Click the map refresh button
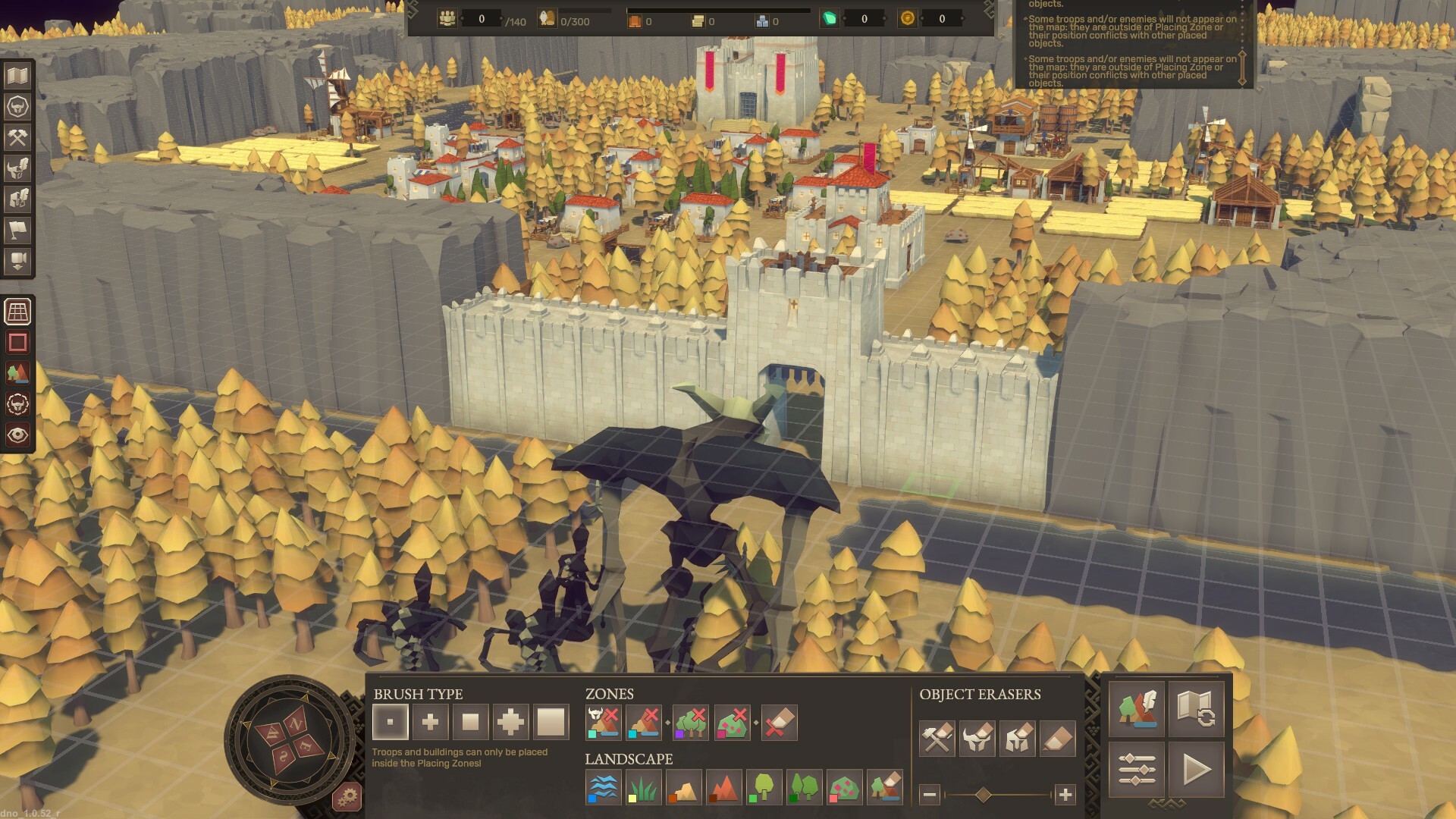 point(1197,710)
